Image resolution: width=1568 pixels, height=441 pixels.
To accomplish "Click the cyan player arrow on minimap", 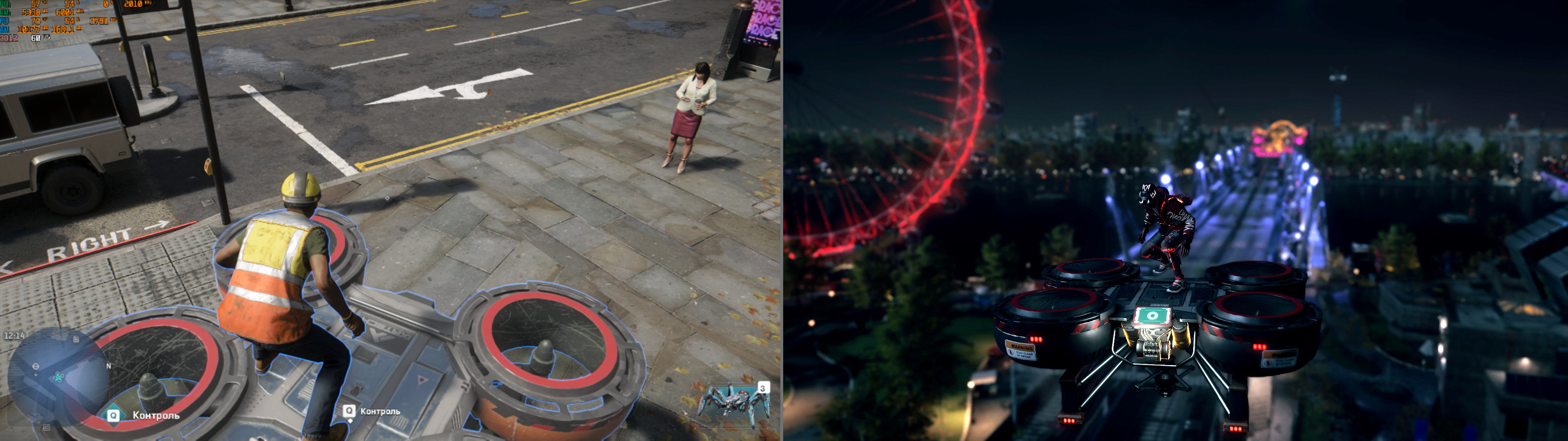I will 59,377.
